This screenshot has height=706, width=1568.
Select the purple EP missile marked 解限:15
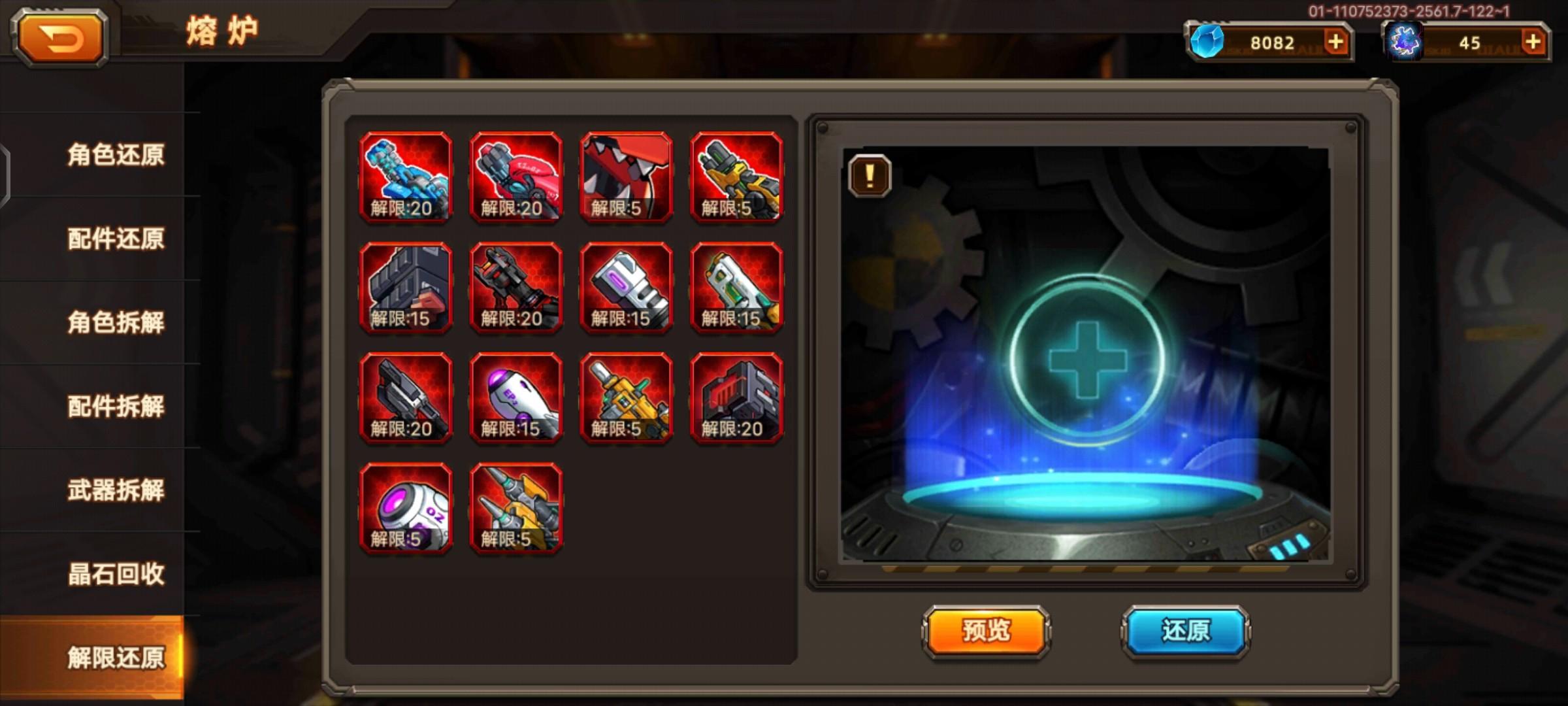point(516,397)
